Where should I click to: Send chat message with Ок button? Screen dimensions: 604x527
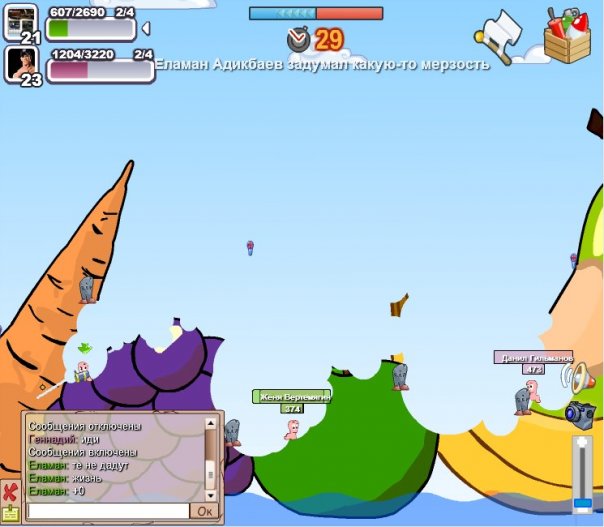tap(204, 511)
